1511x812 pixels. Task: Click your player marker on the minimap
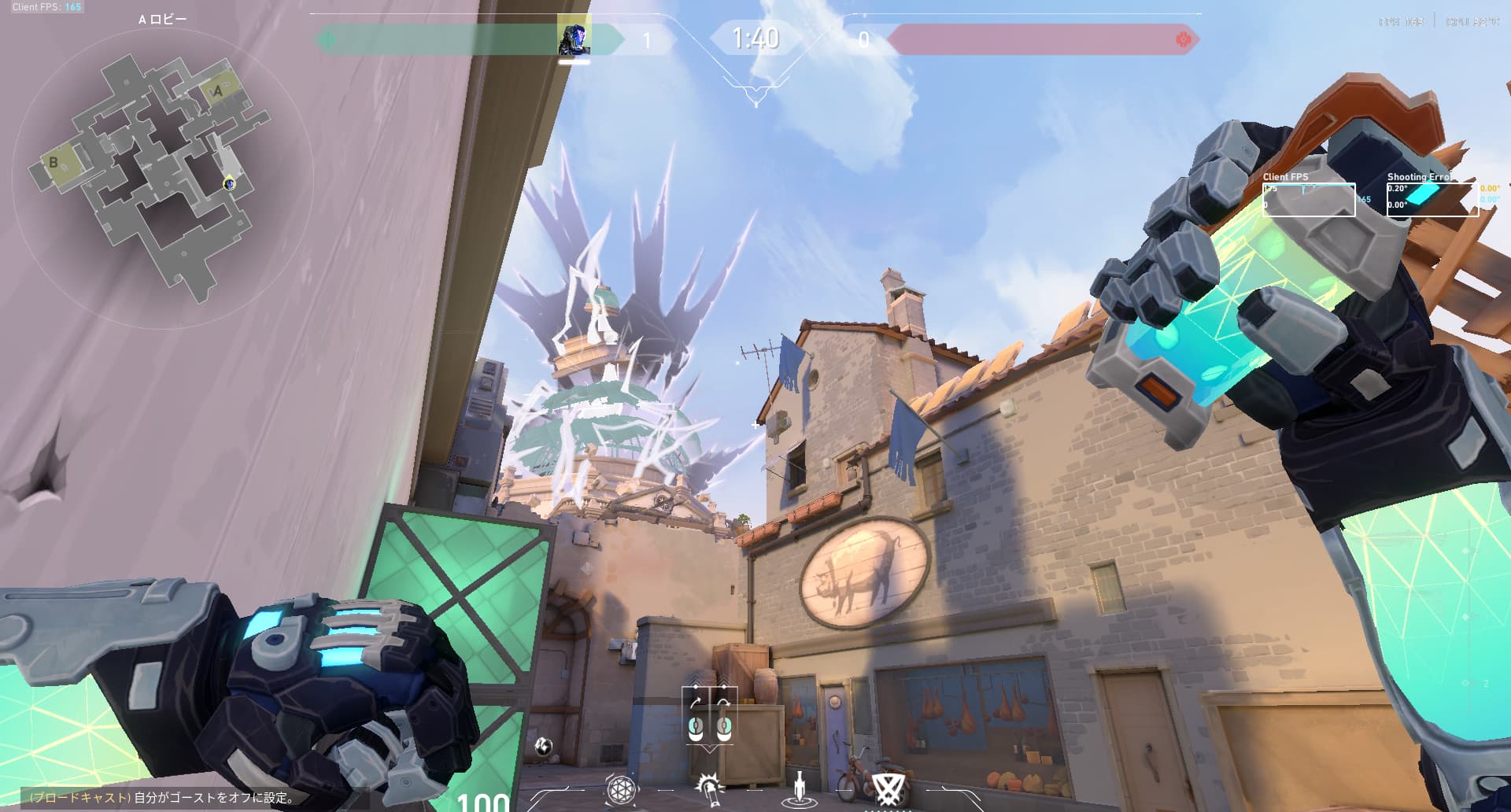tap(229, 183)
